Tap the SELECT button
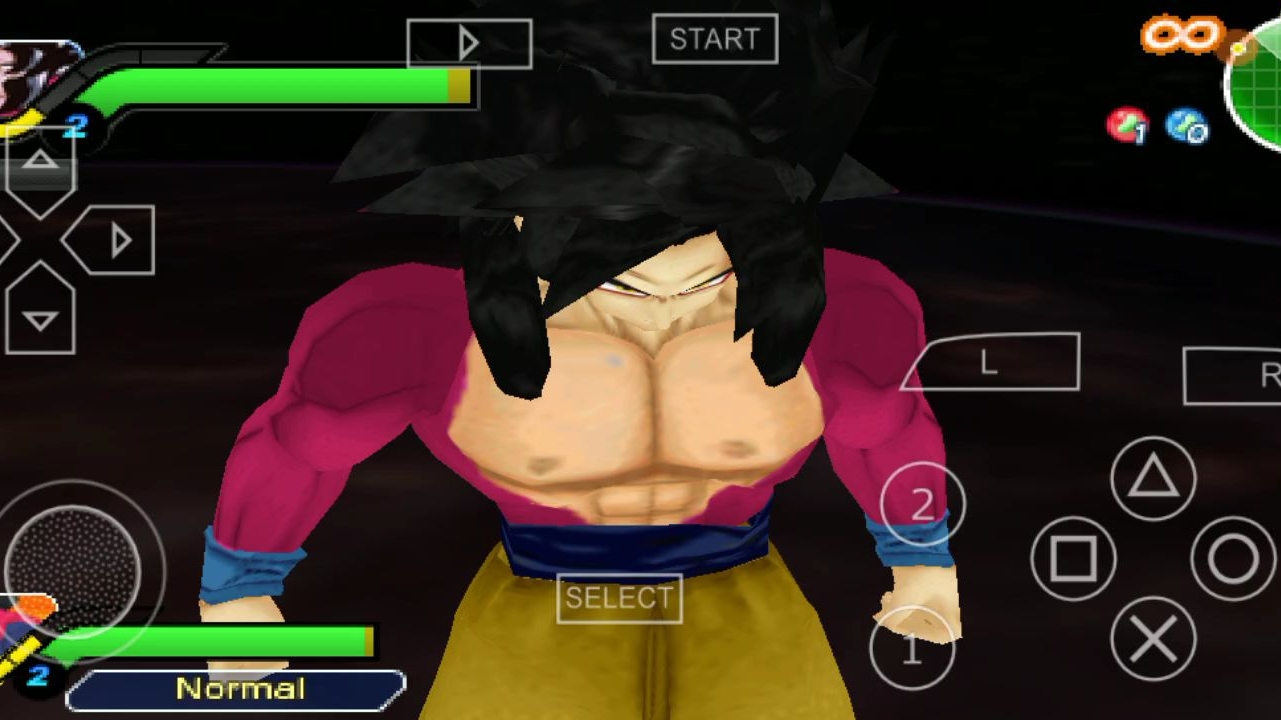1281x720 pixels. tap(619, 598)
